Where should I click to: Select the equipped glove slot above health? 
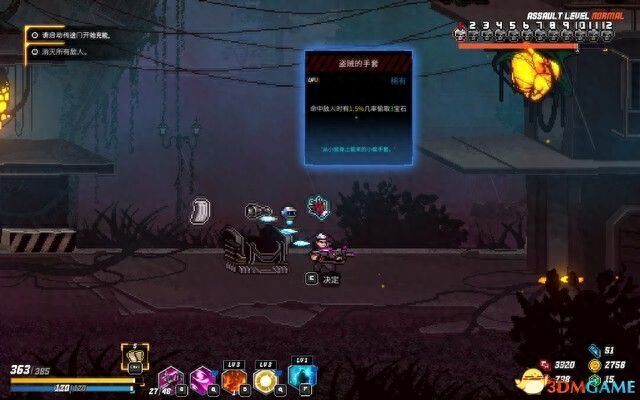[x=131, y=354]
